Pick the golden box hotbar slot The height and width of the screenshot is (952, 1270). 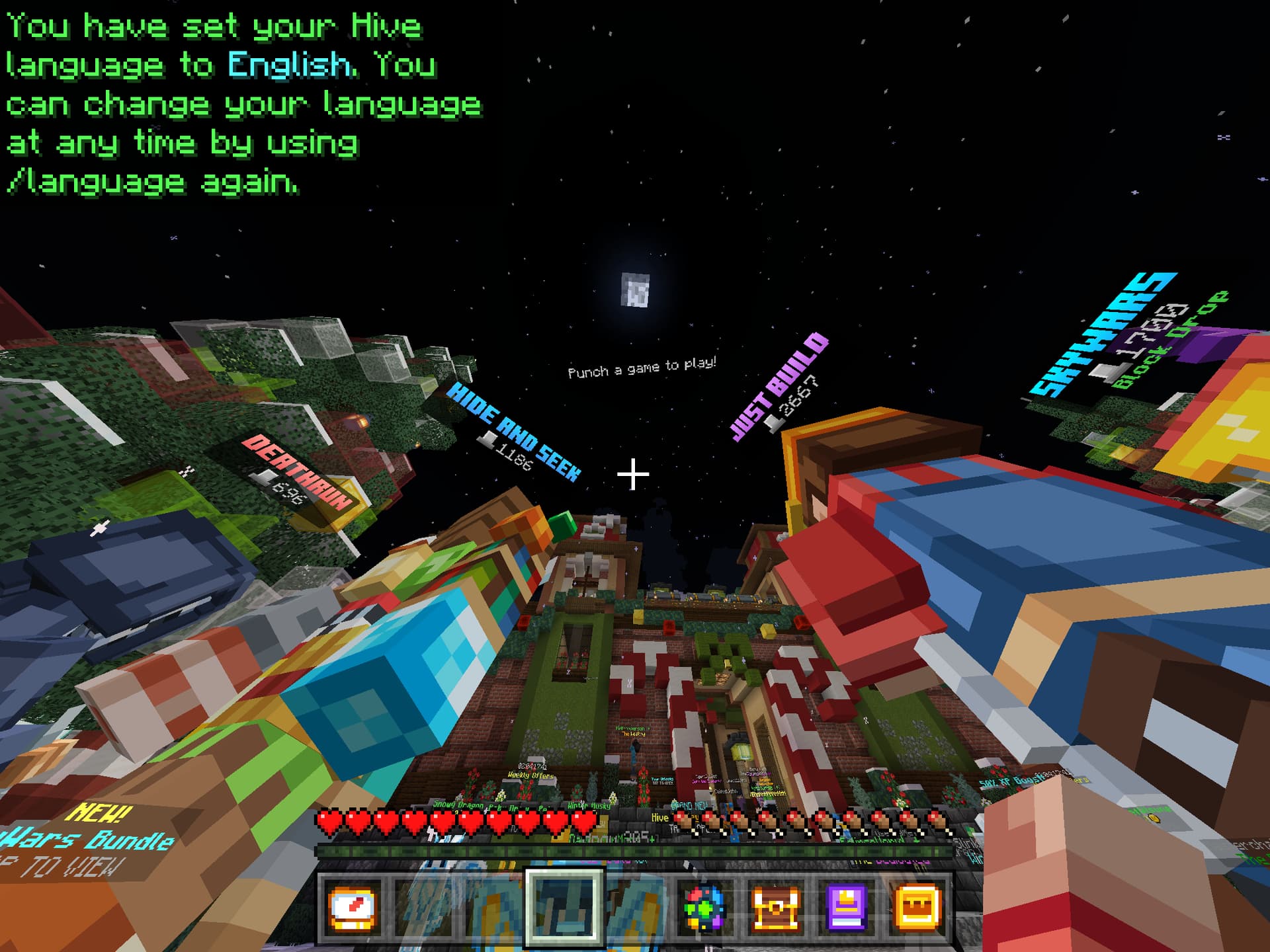tap(917, 908)
